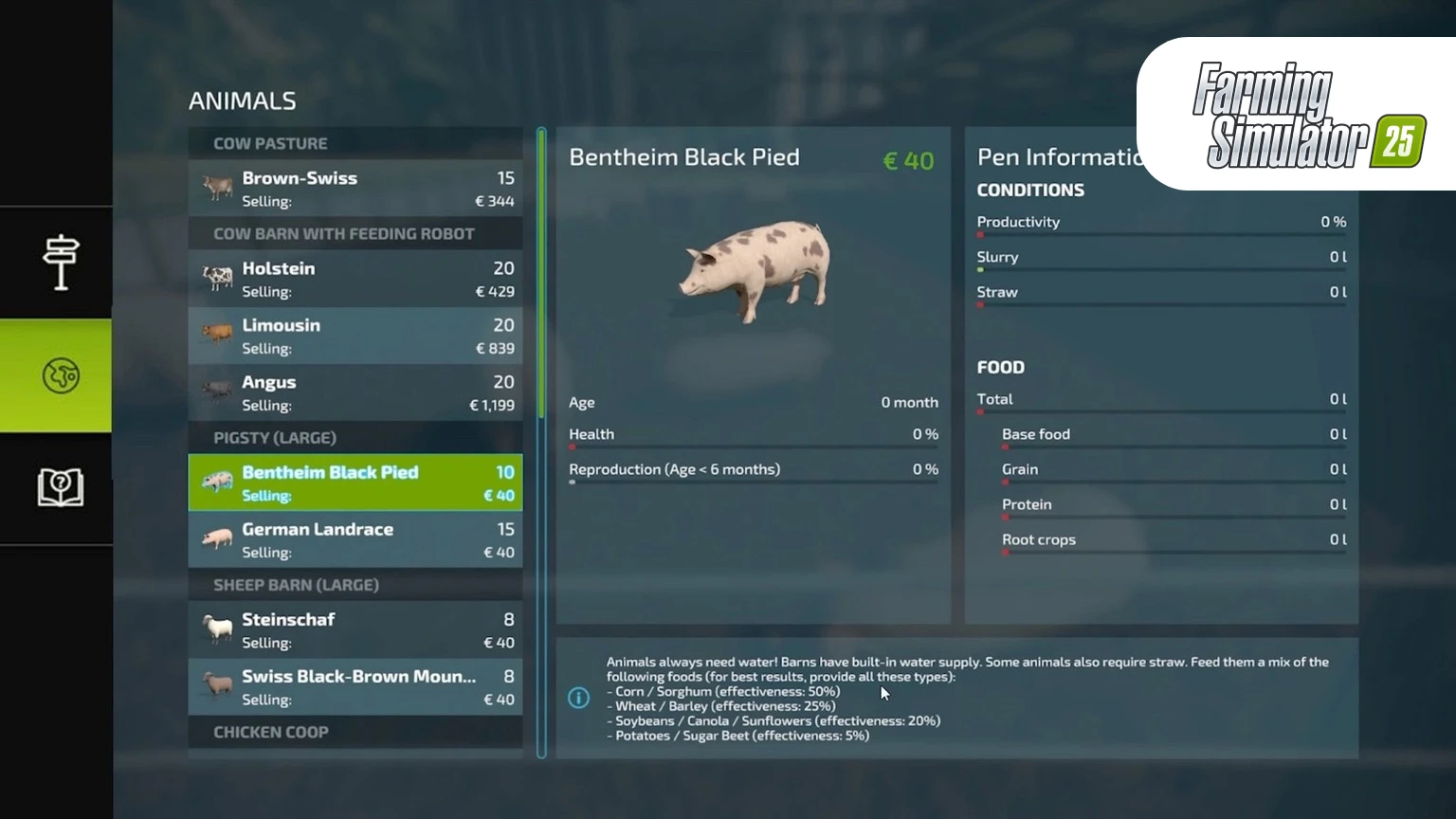Click the info circle icon near feeding tips
This screenshot has width=1456, height=819.
point(579,698)
